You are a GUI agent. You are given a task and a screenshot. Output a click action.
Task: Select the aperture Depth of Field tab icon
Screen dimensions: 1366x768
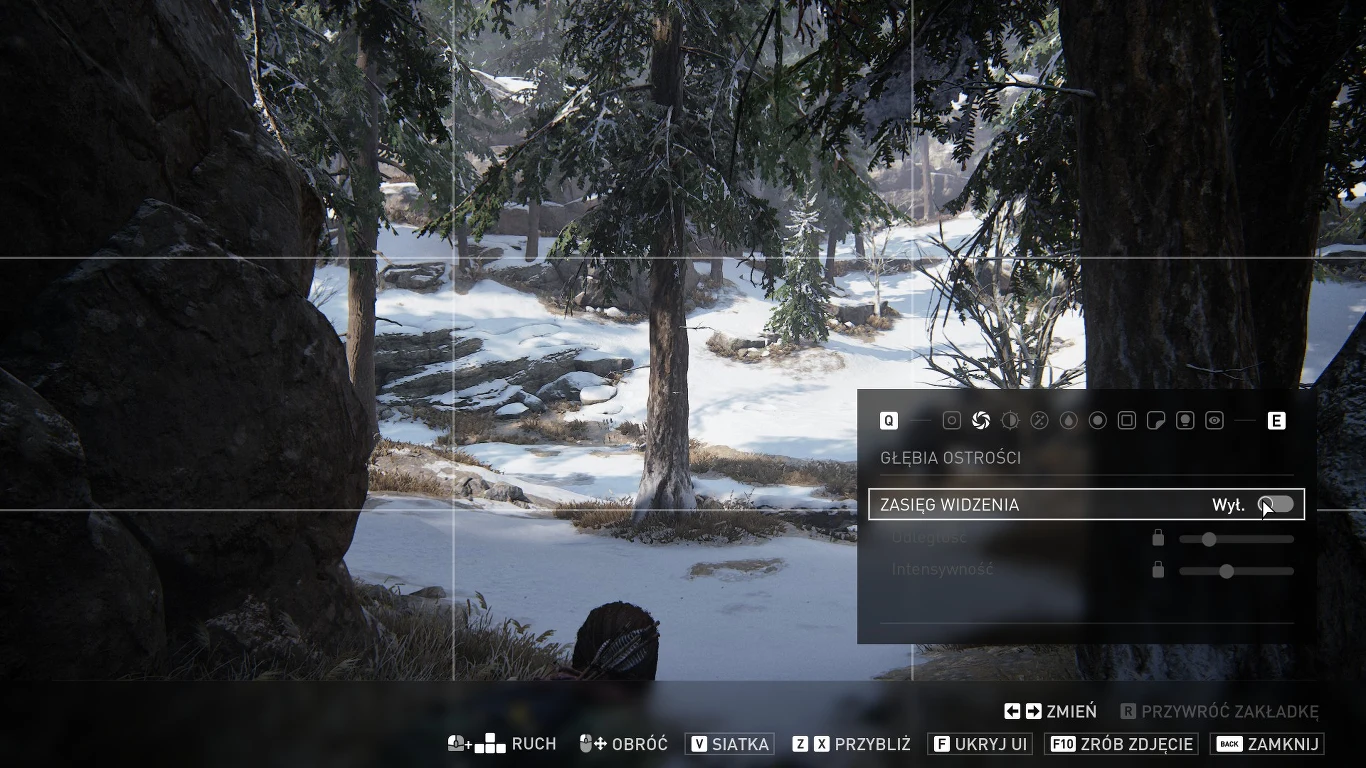(980, 420)
